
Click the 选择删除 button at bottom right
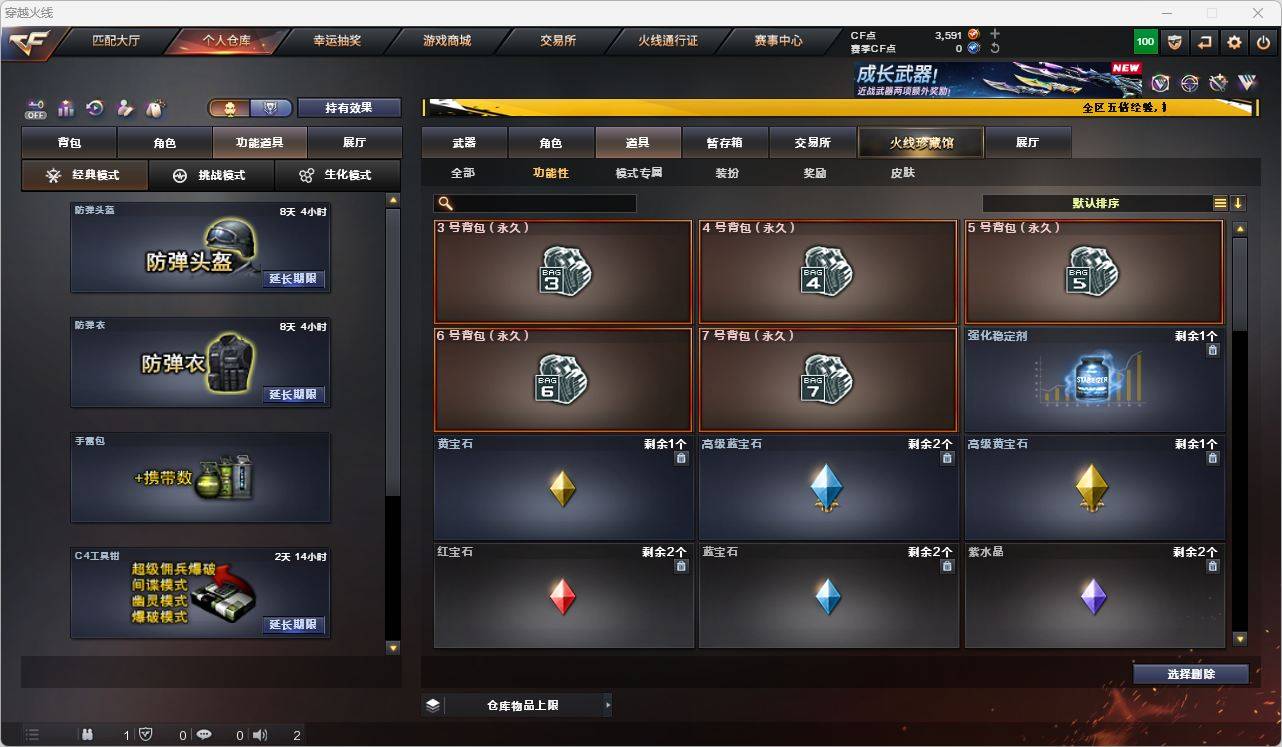click(x=1191, y=674)
